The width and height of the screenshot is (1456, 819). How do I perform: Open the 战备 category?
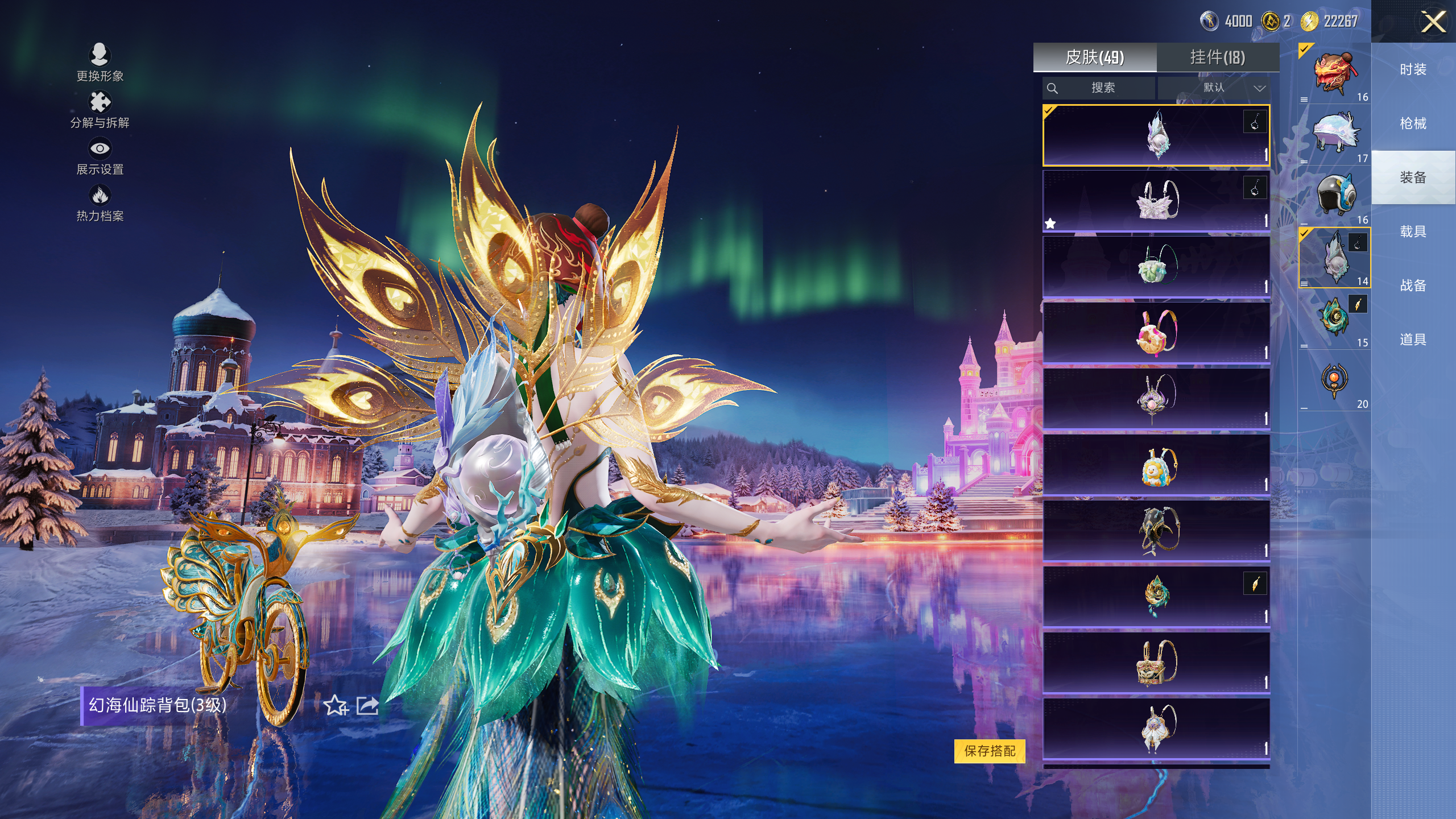[x=1413, y=286]
